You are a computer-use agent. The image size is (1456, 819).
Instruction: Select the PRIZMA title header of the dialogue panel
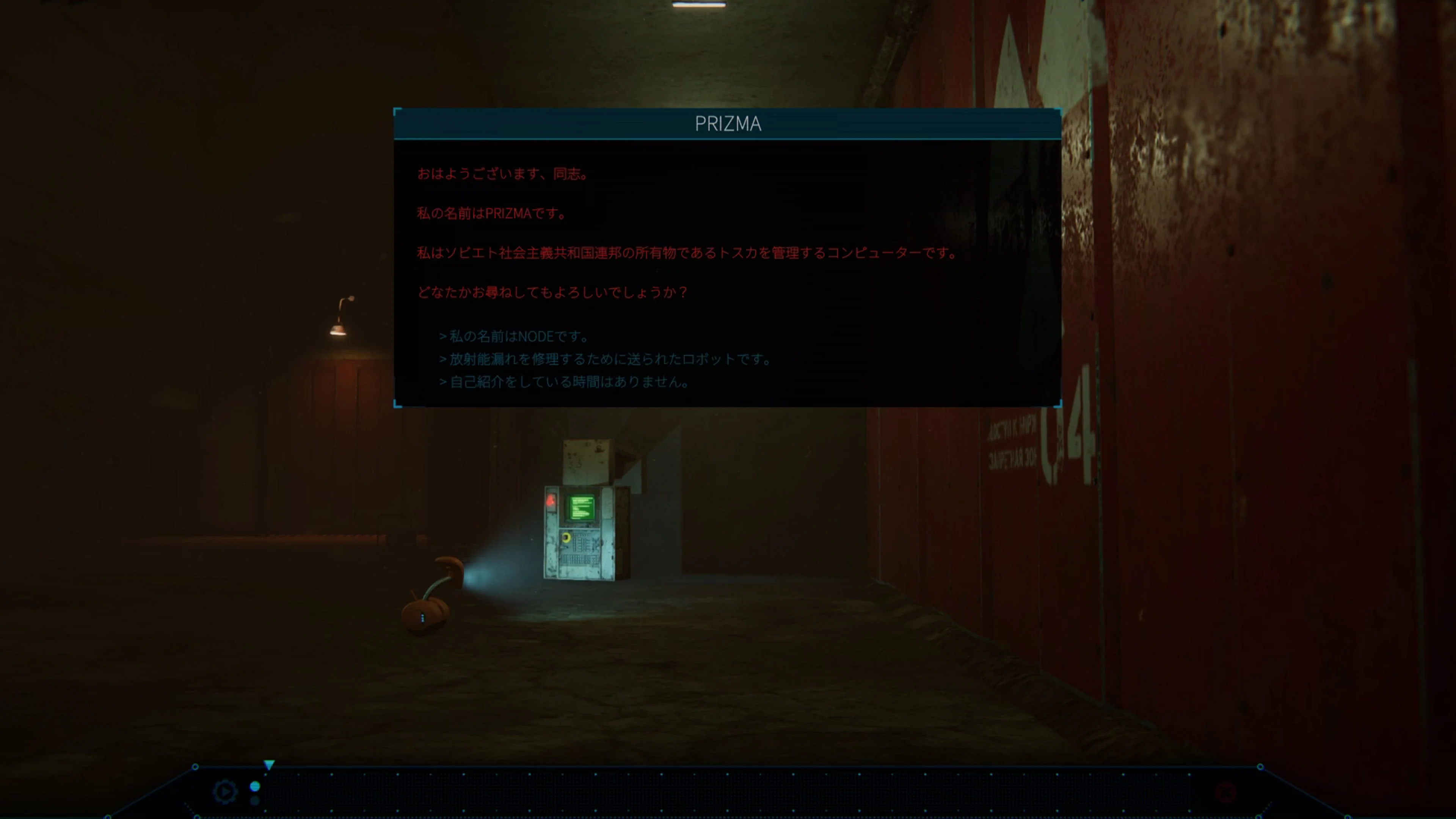click(727, 123)
